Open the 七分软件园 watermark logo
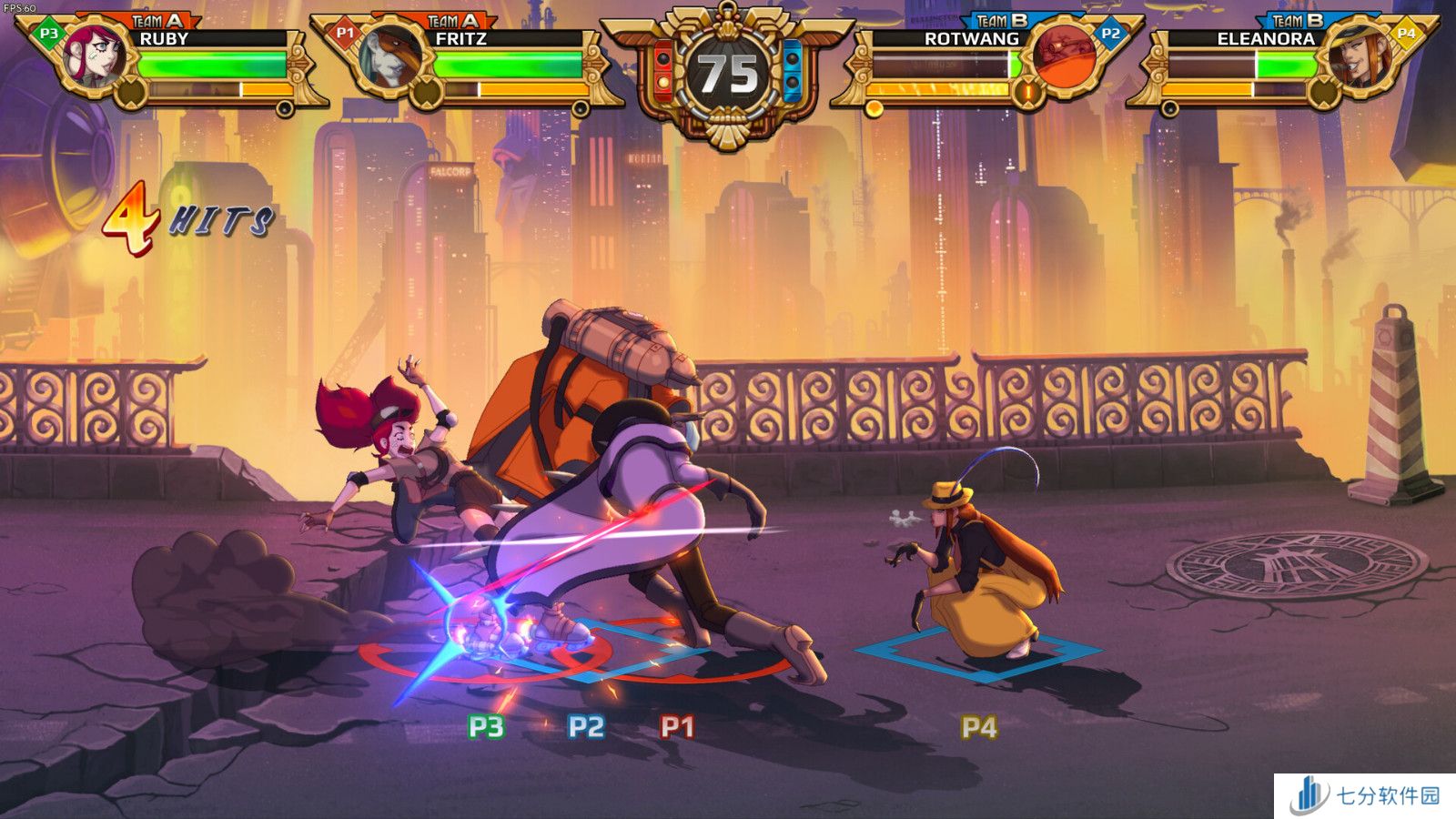The height and width of the screenshot is (819, 1456). (1365, 796)
